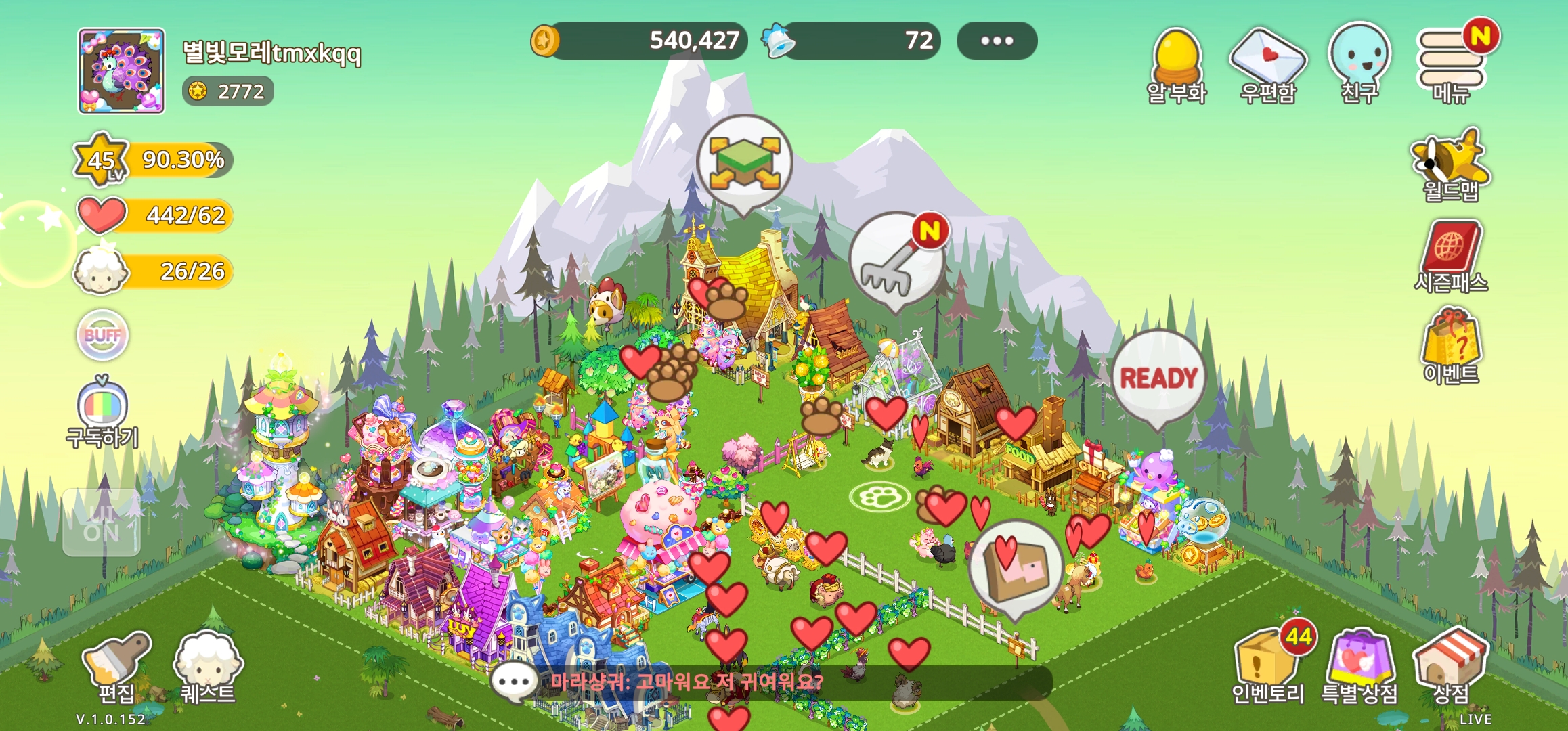Open the 월드맵 world map
Screen dimensions: 1568x731
coord(1451,165)
